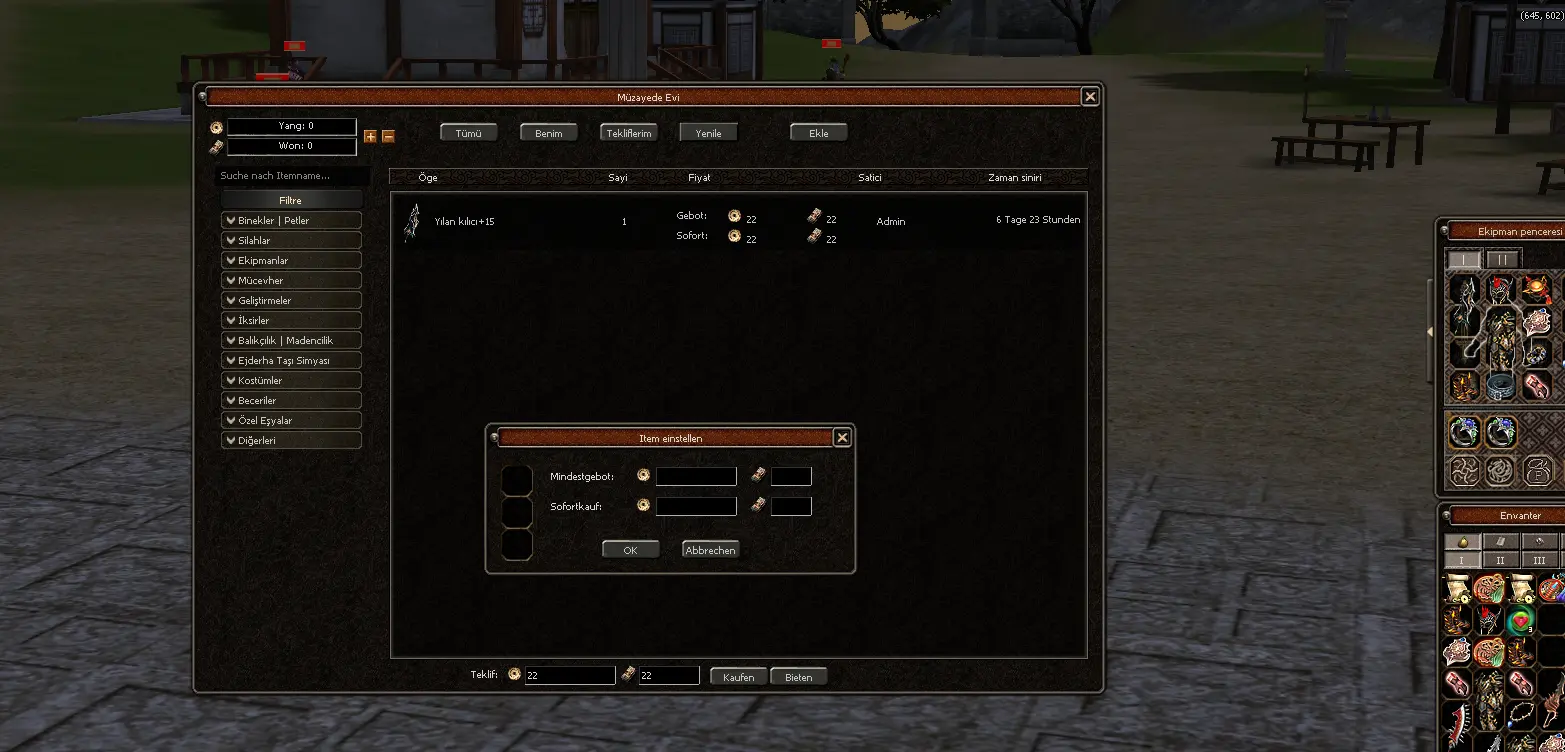The height and width of the screenshot is (752, 1565).
Task: Apply the Filtre button
Action: 290,201
